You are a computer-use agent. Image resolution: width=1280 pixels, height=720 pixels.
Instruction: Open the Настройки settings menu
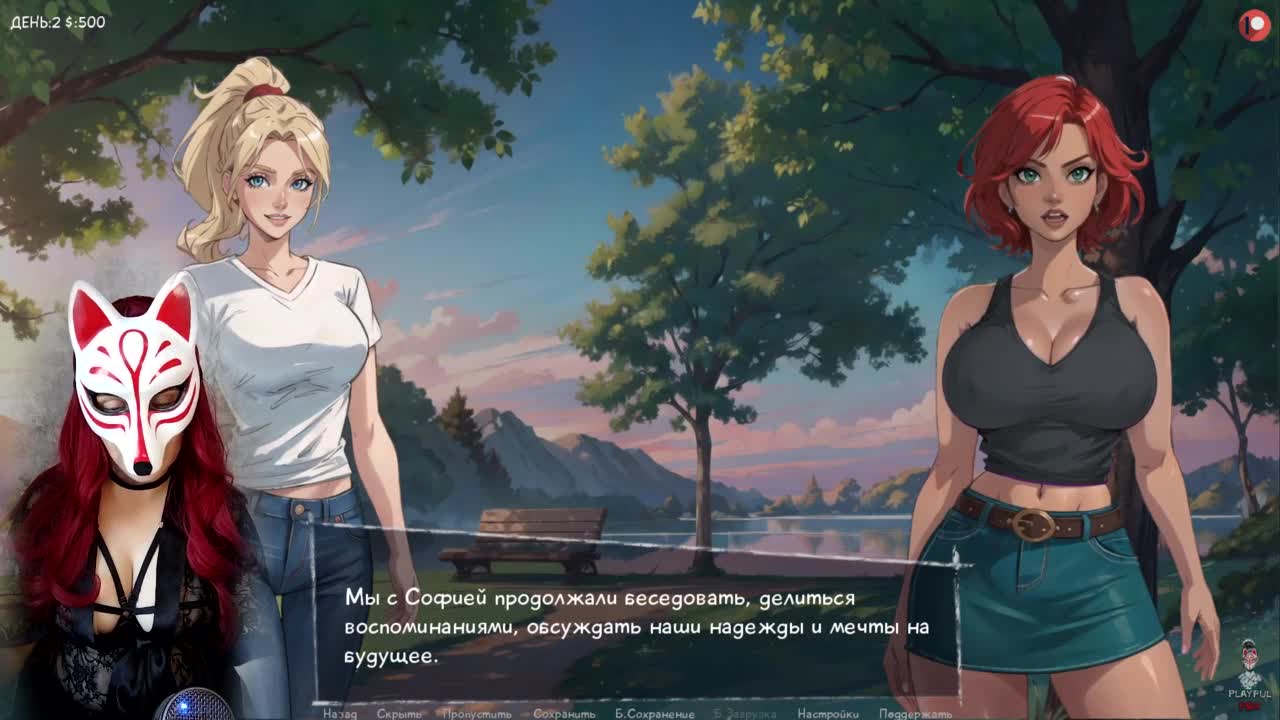click(828, 714)
